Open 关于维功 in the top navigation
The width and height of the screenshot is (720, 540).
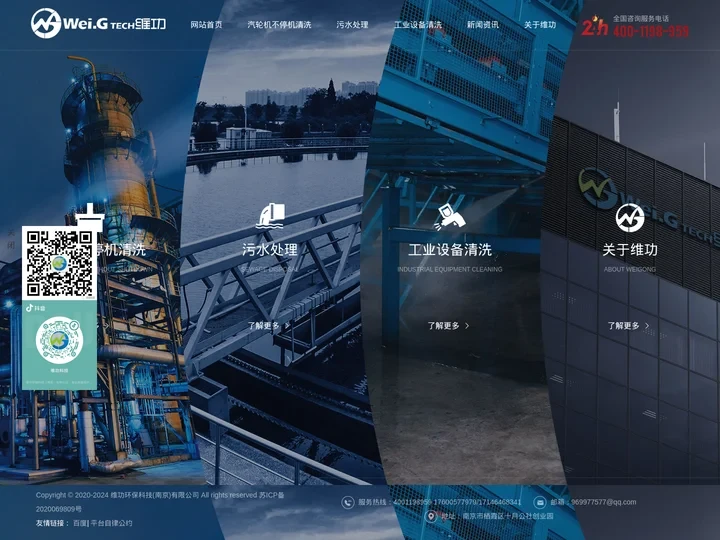(540, 25)
